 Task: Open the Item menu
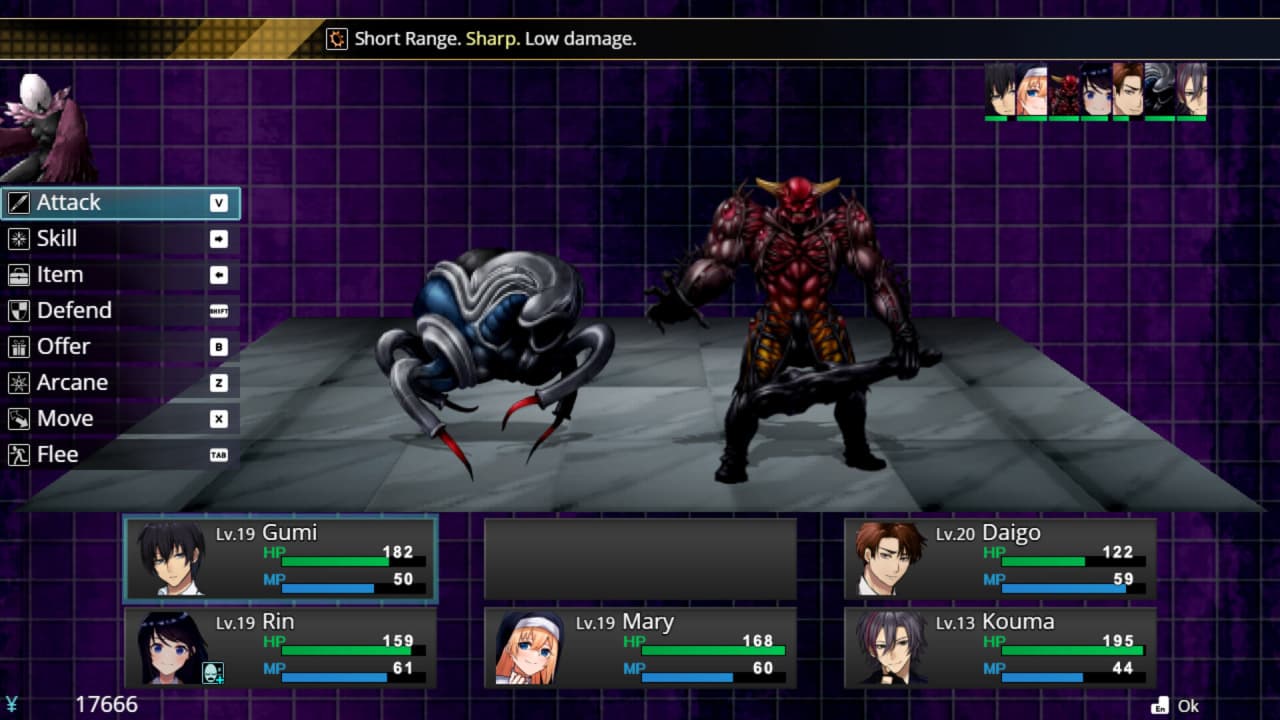coord(120,275)
